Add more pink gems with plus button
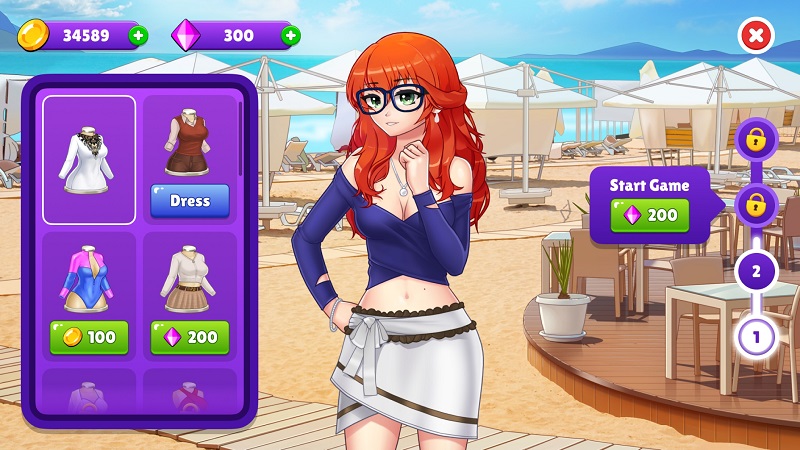This screenshot has width=800, height=450. (x=290, y=36)
